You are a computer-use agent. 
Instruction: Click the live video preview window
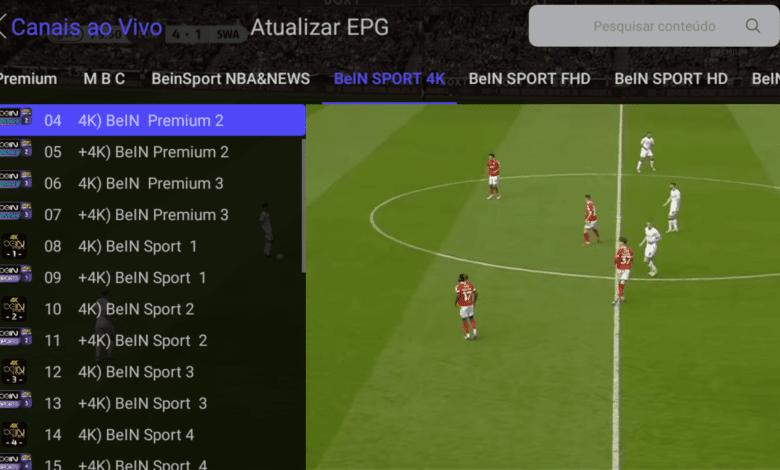click(x=542, y=287)
